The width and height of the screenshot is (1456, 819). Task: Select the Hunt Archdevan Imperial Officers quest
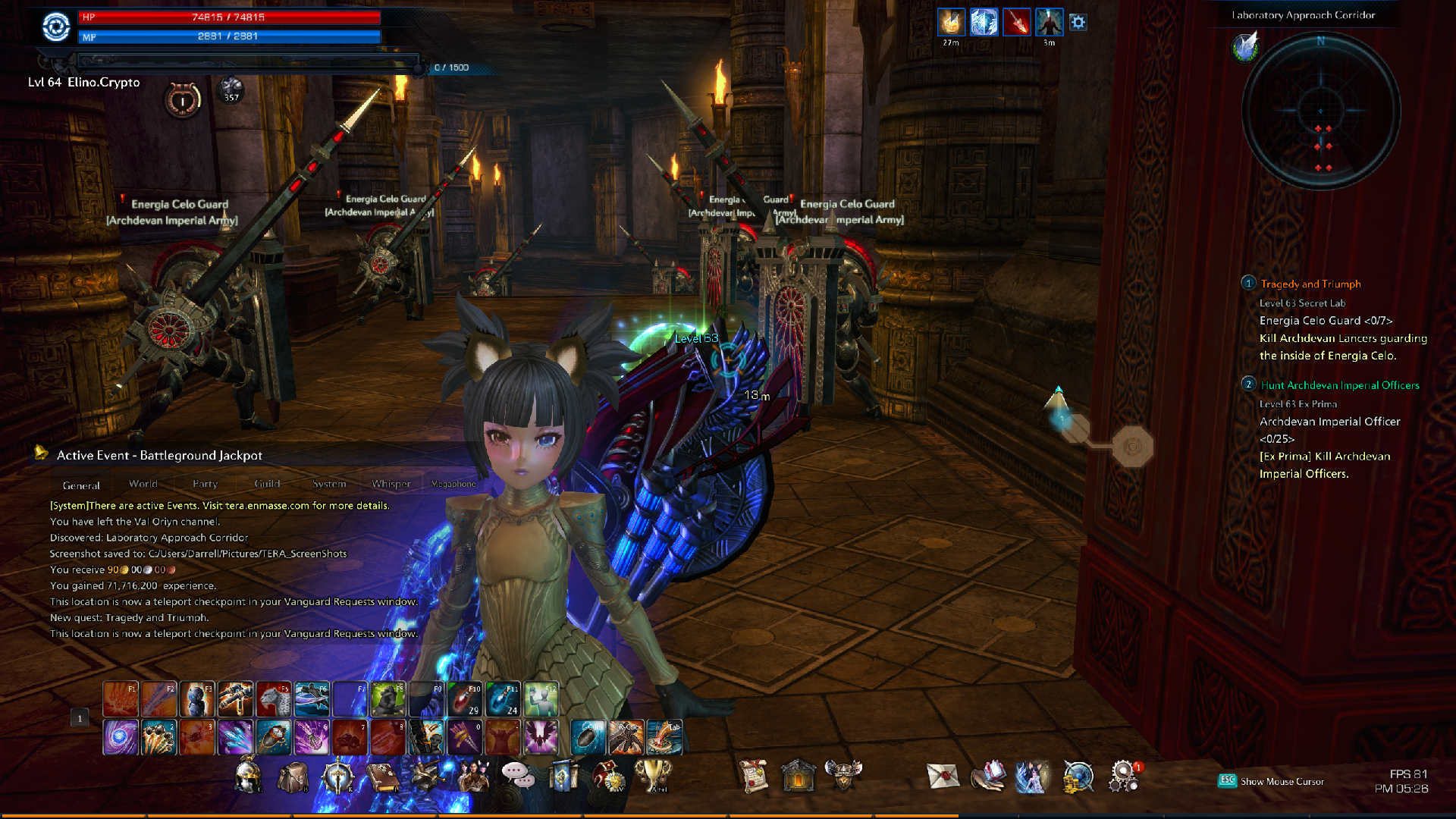pos(1340,385)
